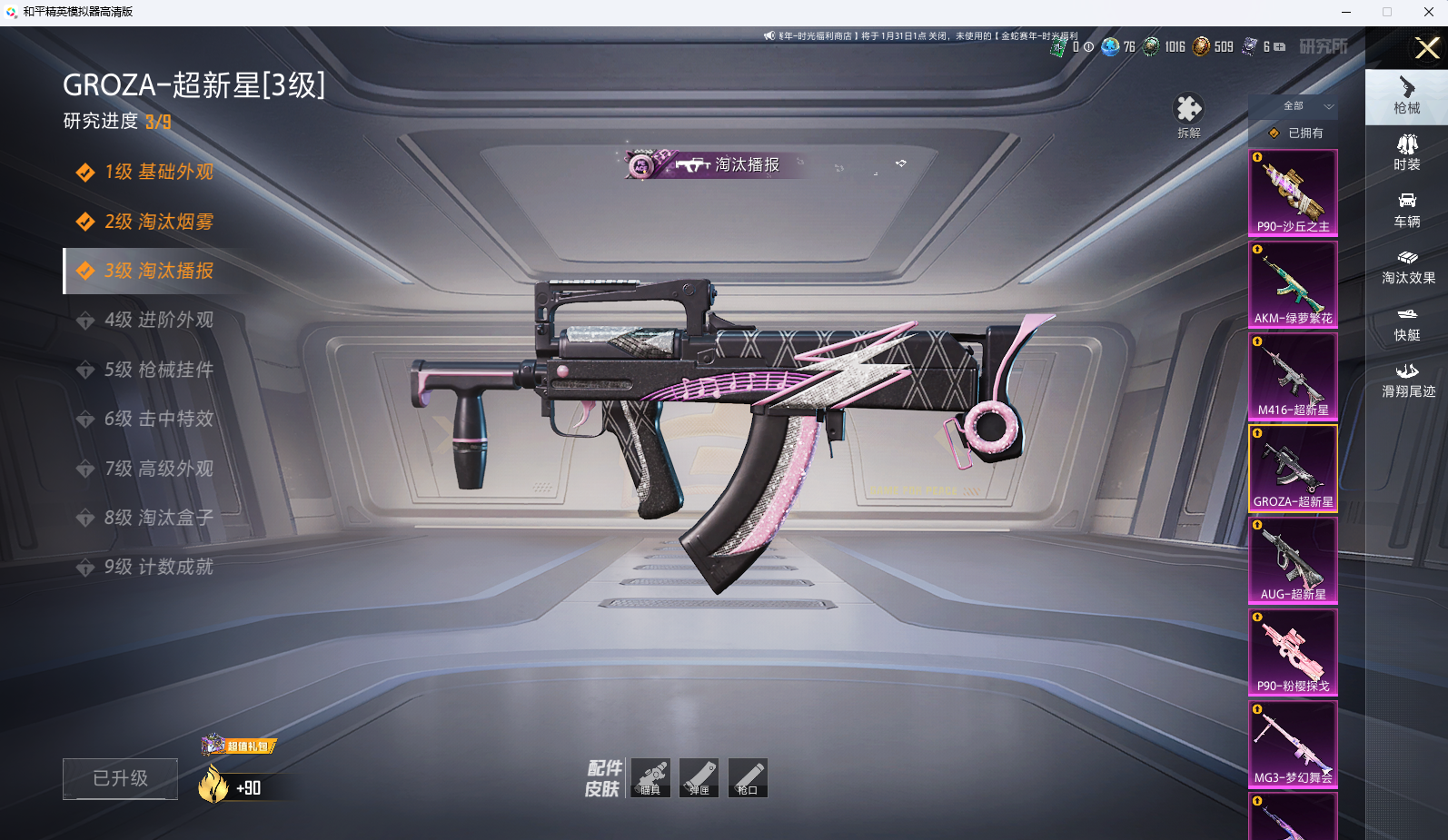The width and height of the screenshot is (1448, 840).
Task: Choose the AKM-绿萝繁花 skin thumbnail
Action: [1293, 284]
